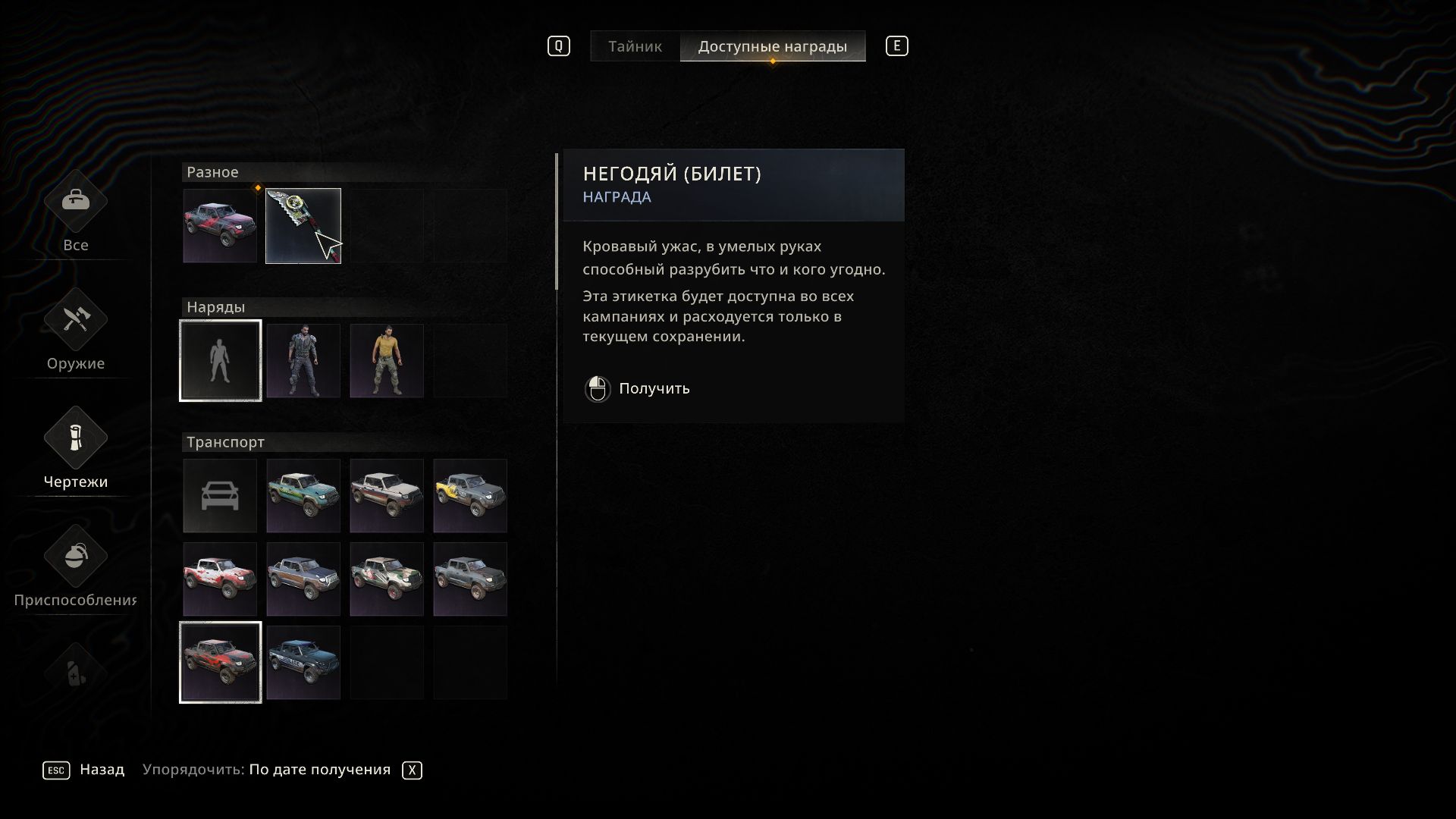Pick the white and red truck skin
Image resolution: width=1456 pixels, height=819 pixels.
220,579
